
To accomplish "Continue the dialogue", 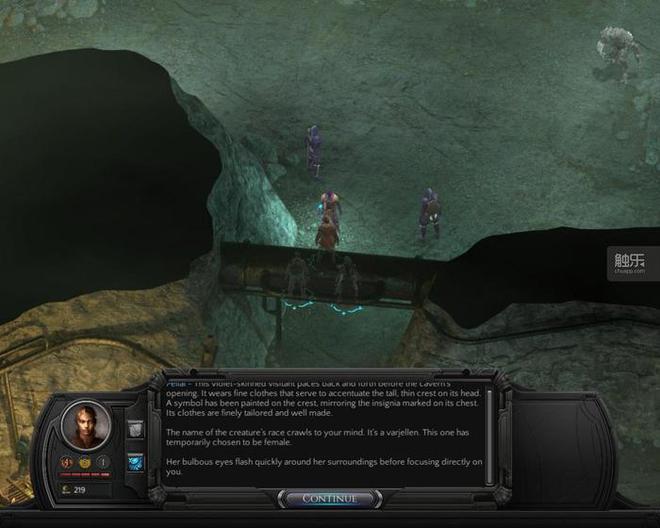I will point(329,498).
